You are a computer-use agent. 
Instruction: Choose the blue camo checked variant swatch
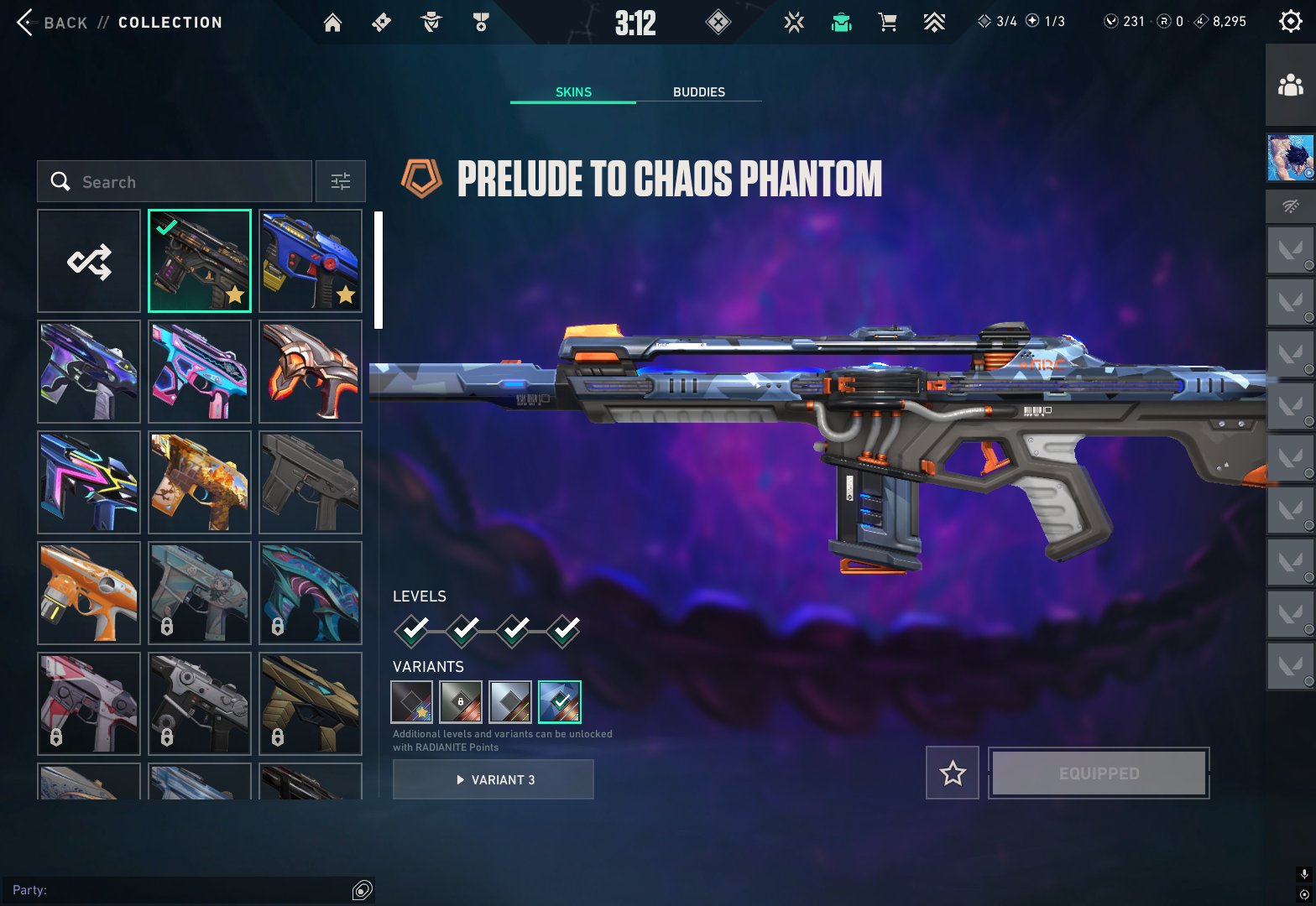[x=560, y=702]
